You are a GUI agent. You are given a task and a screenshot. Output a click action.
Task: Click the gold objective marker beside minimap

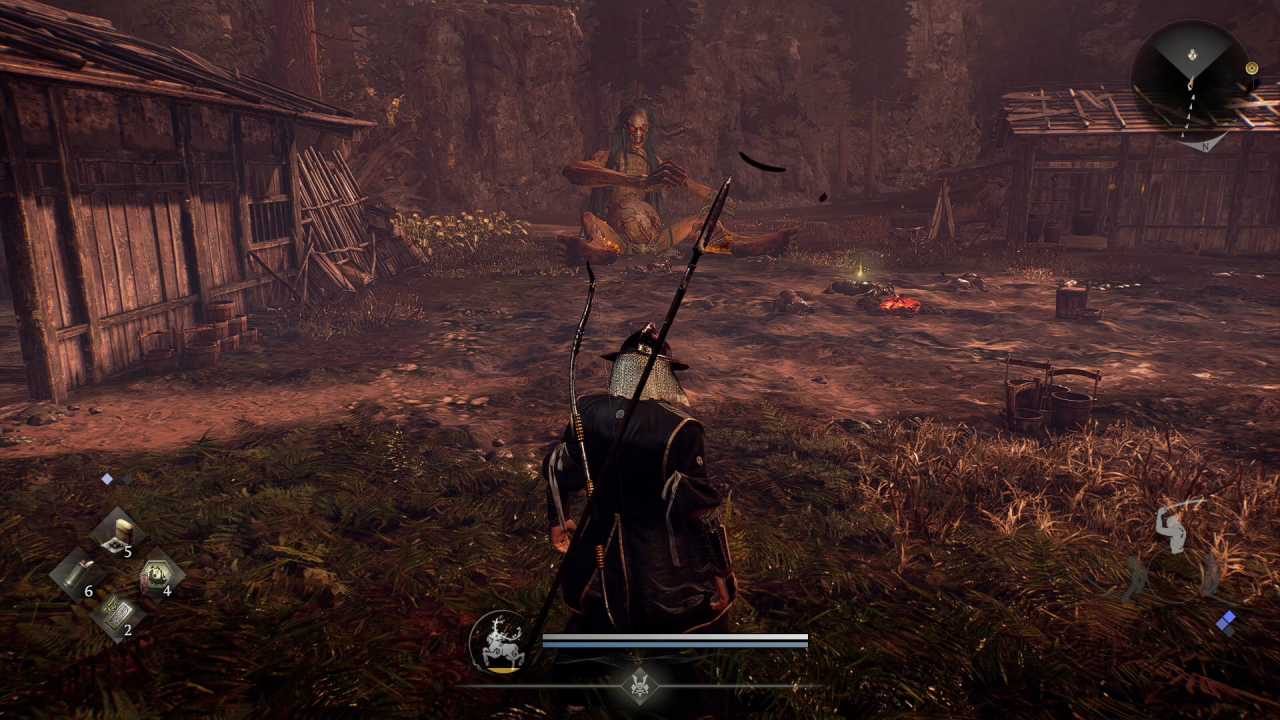point(1251,68)
